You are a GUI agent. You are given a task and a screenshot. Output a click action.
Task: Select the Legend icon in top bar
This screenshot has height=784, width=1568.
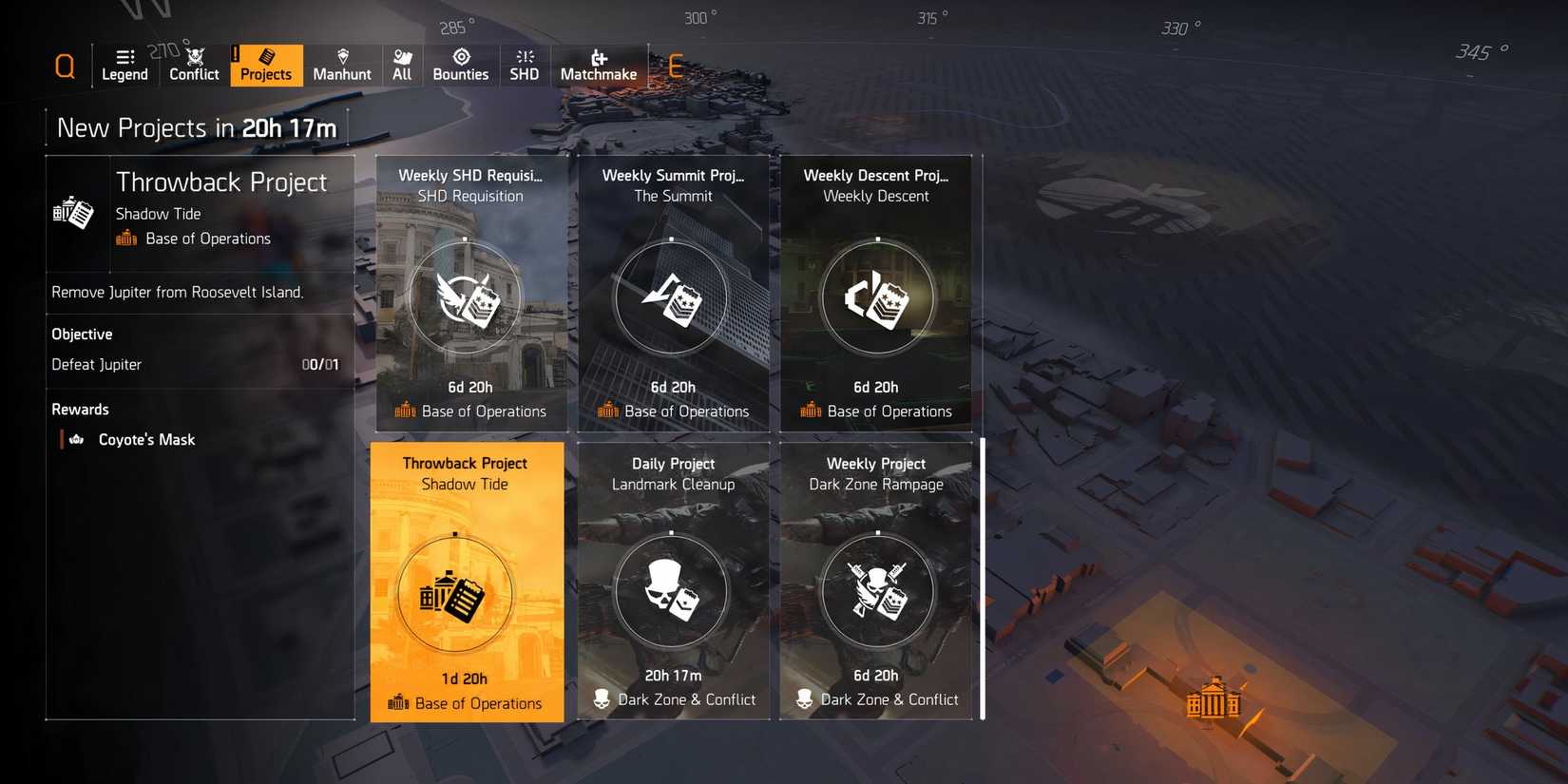124,57
